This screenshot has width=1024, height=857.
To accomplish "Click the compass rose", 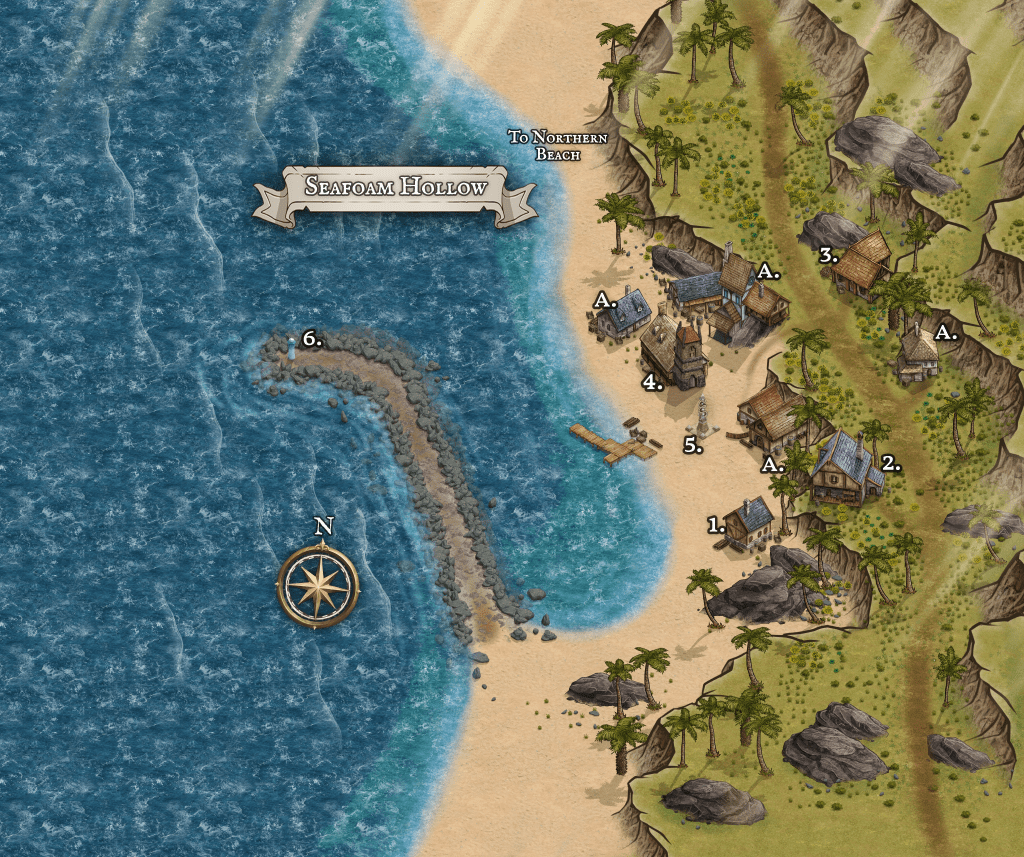I will click(318, 586).
